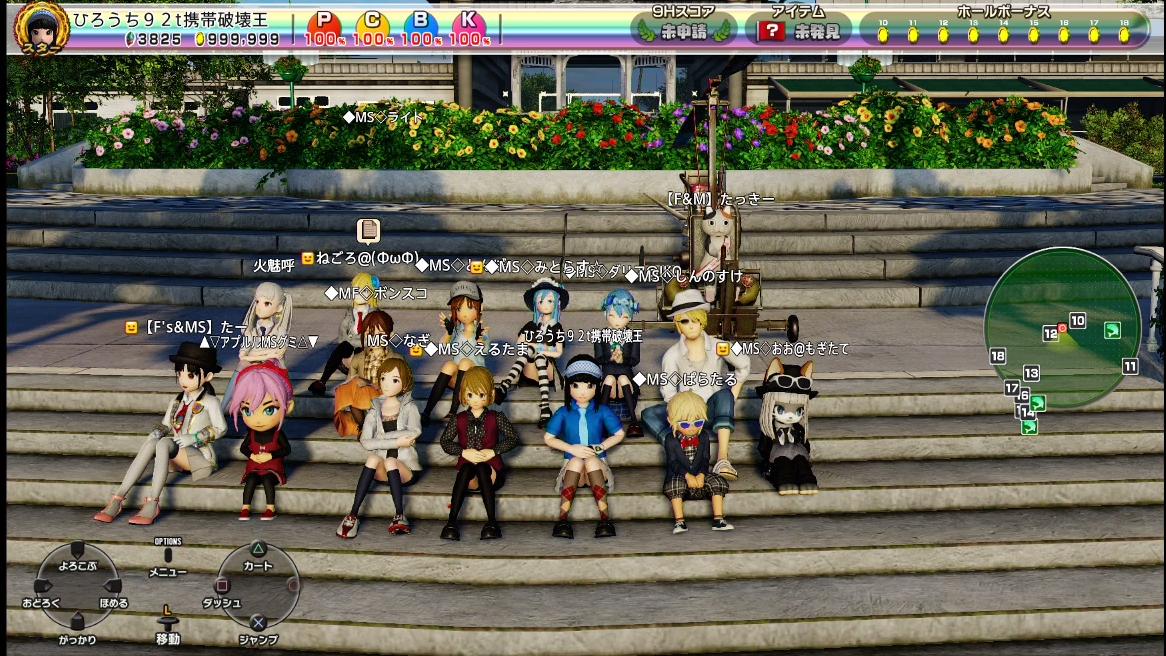This screenshot has width=1166, height=656.
Task: Click the pink K stat icon
Action: tap(468, 21)
